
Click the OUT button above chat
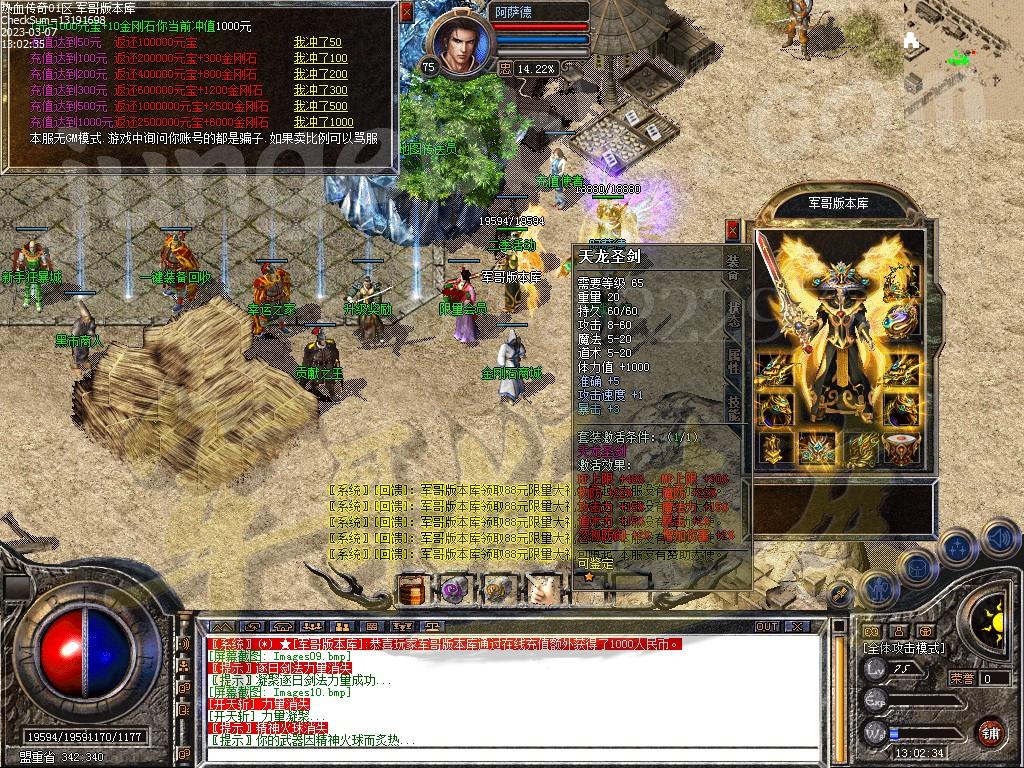[x=767, y=627]
